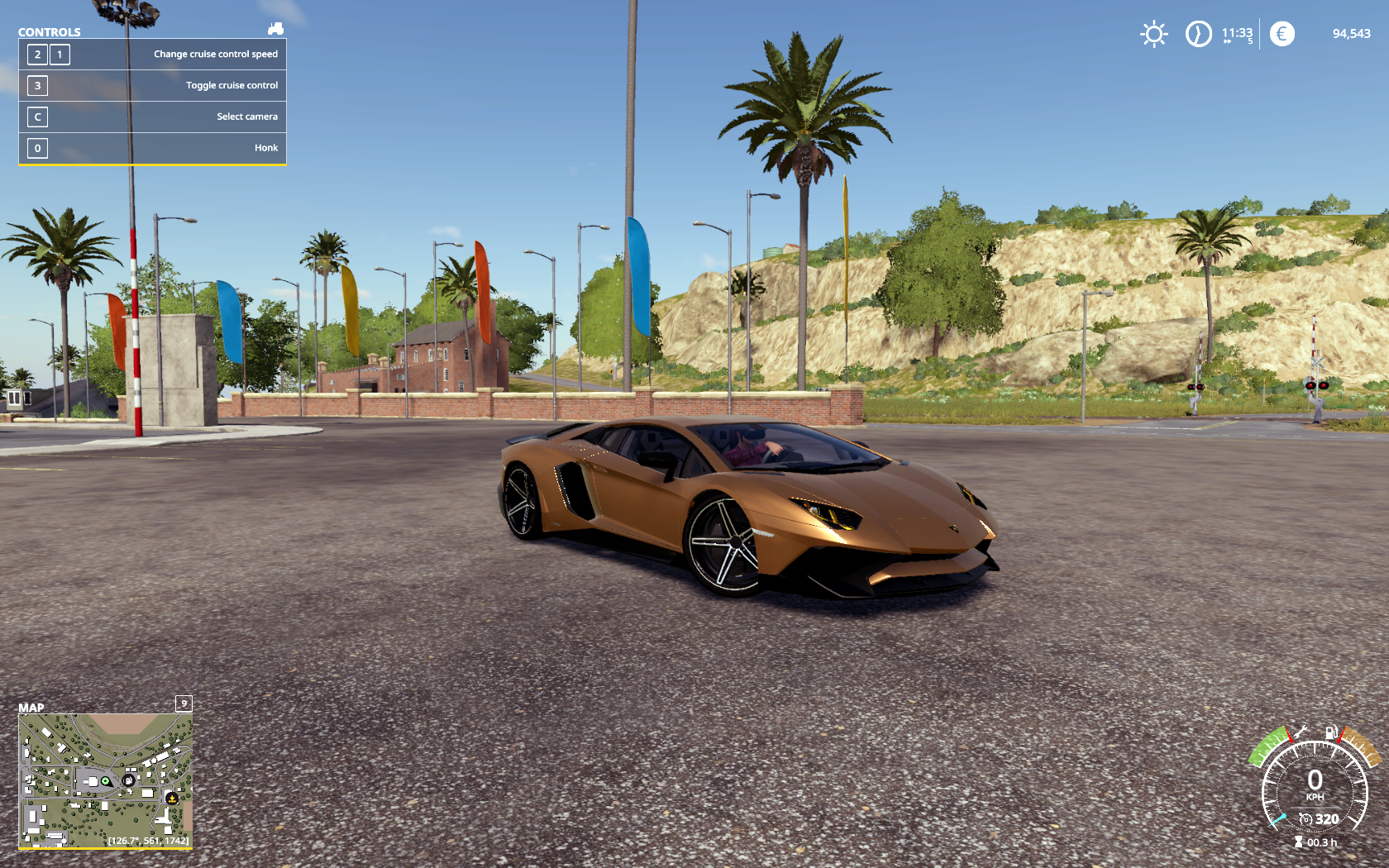The width and height of the screenshot is (1389, 868).
Task: Choose the Select camera row
Action: pos(152,117)
